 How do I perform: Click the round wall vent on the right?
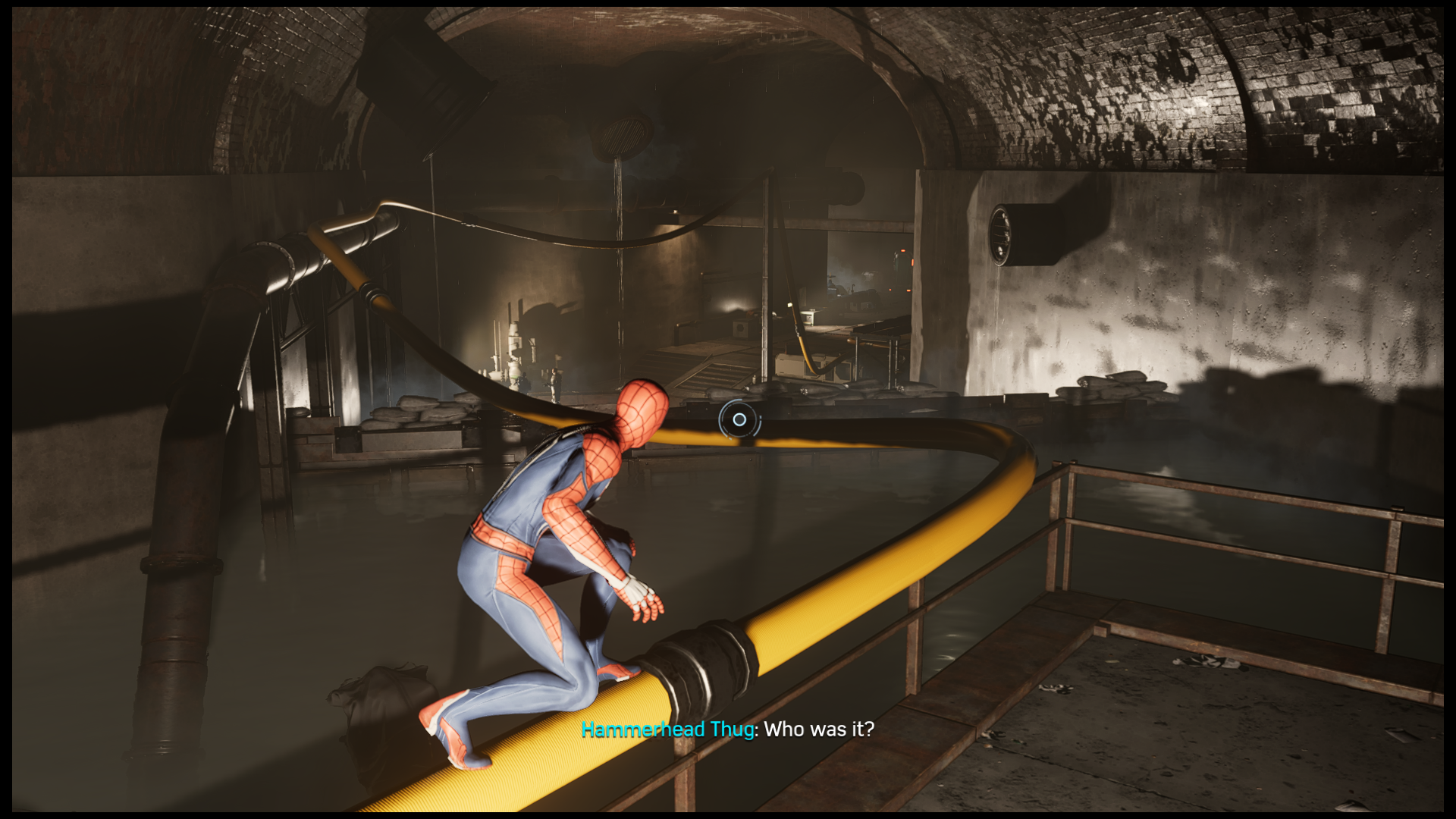[x=1000, y=235]
